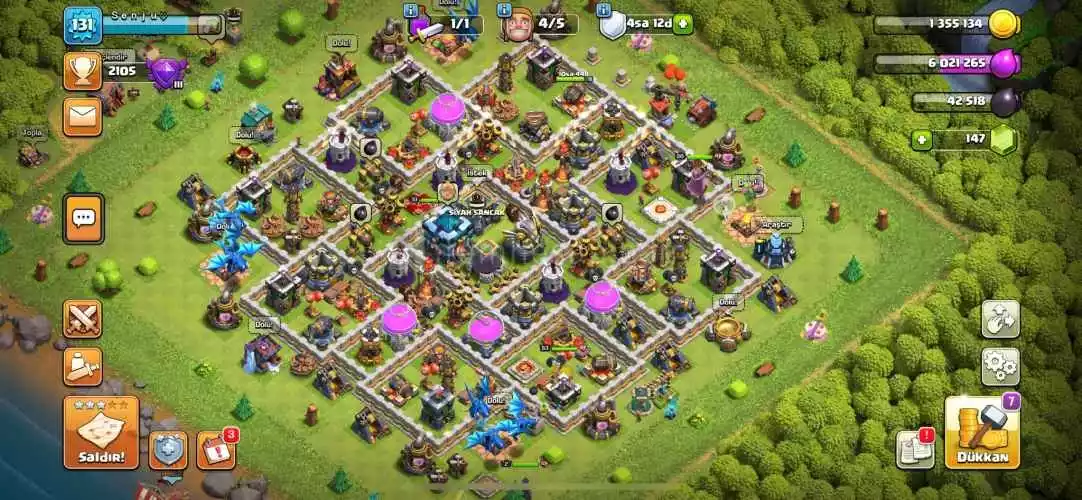Open the army overview button
This screenshot has width=1082, height=500.
(x=83, y=366)
